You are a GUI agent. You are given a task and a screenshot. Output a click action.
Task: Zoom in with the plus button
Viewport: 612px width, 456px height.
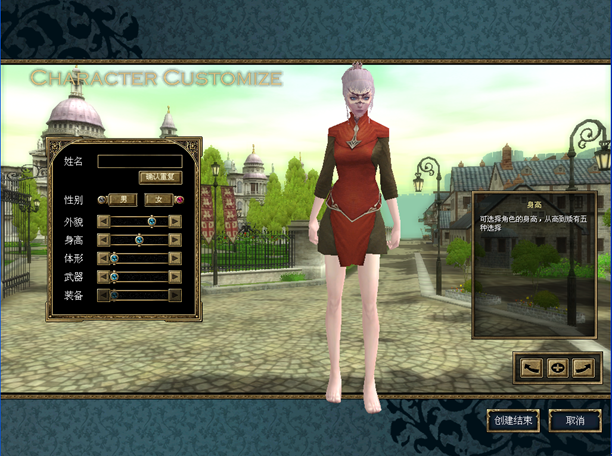pyautogui.click(x=558, y=367)
